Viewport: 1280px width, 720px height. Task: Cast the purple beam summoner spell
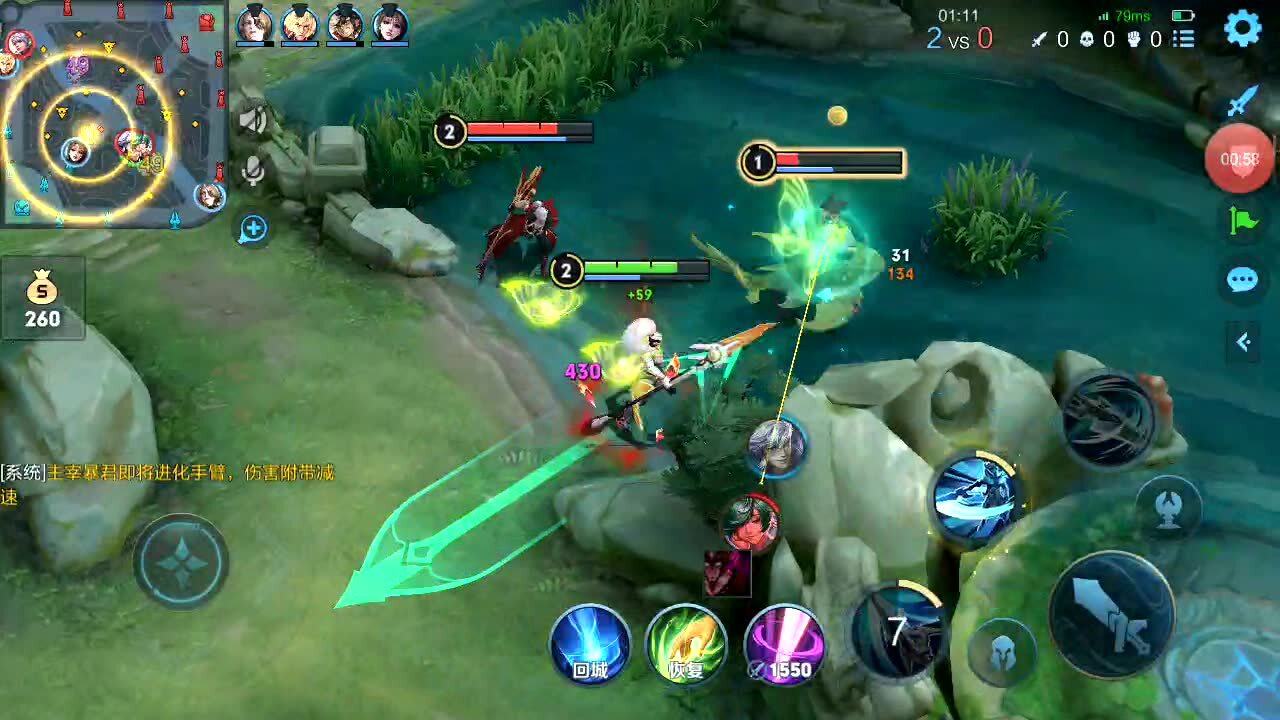point(785,645)
